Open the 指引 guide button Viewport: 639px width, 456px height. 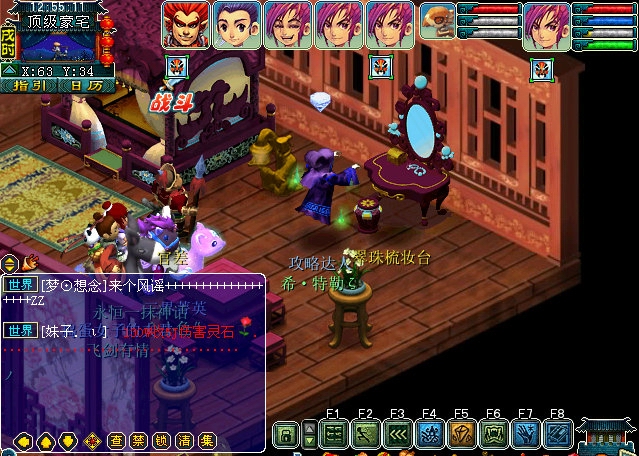point(30,86)
